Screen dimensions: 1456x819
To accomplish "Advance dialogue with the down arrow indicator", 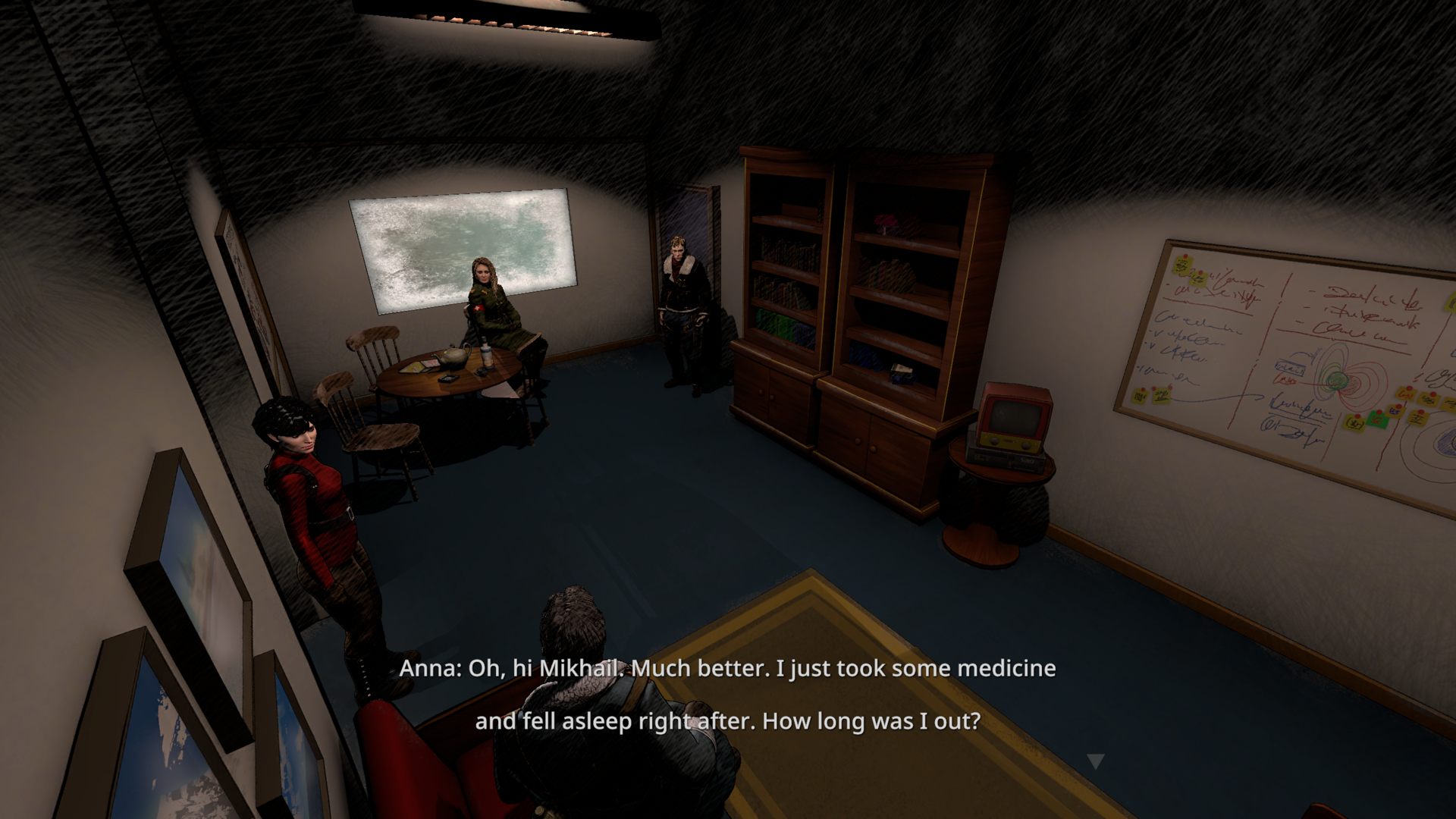I will tap(1094, 761).
